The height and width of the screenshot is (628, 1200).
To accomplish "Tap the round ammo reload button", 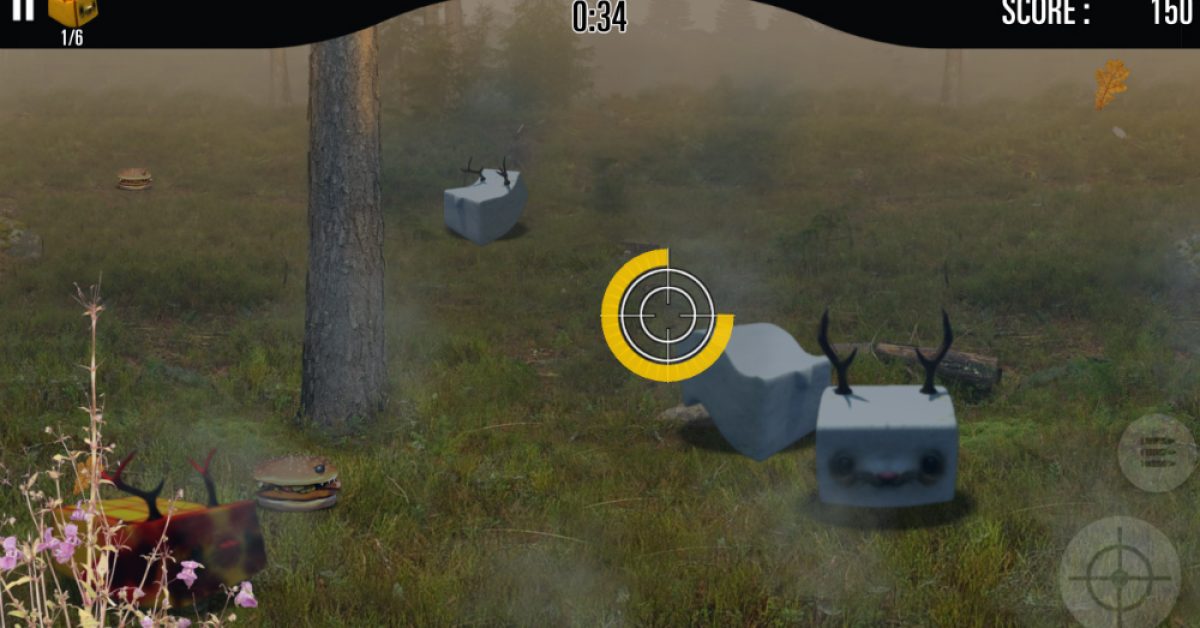I will 1157,453.
